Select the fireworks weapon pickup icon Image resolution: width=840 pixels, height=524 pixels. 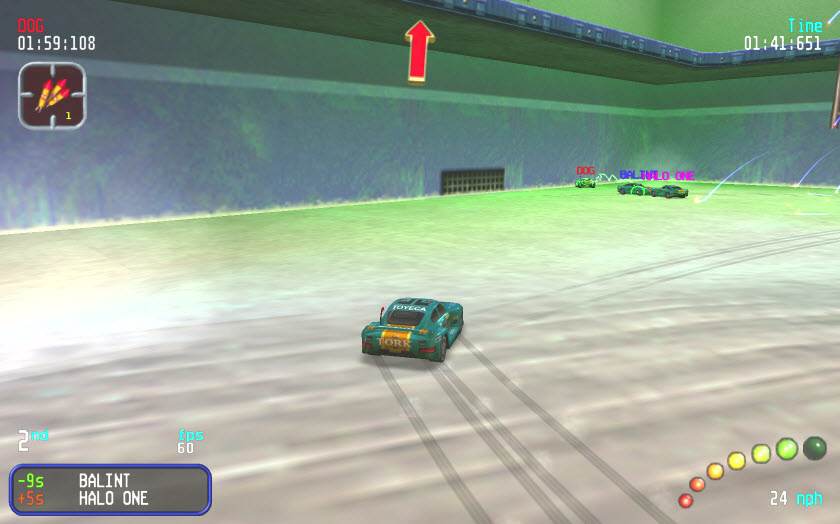tap(51, 96)
